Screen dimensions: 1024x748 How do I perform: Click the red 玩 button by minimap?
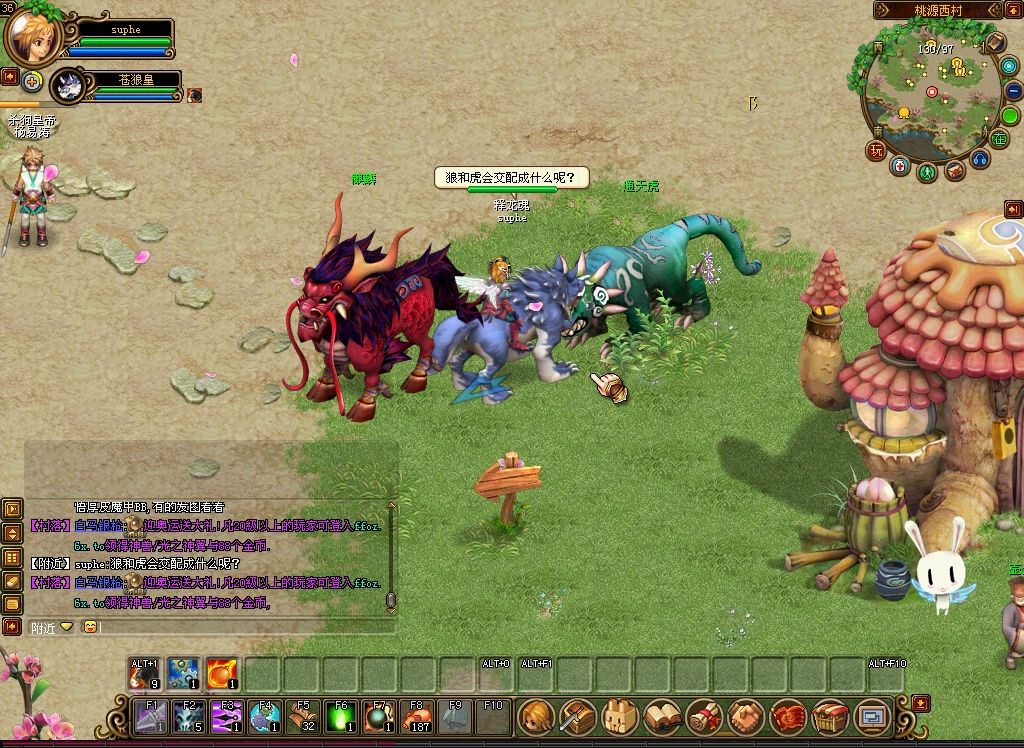pyautogui.click(x=876, y=151)
